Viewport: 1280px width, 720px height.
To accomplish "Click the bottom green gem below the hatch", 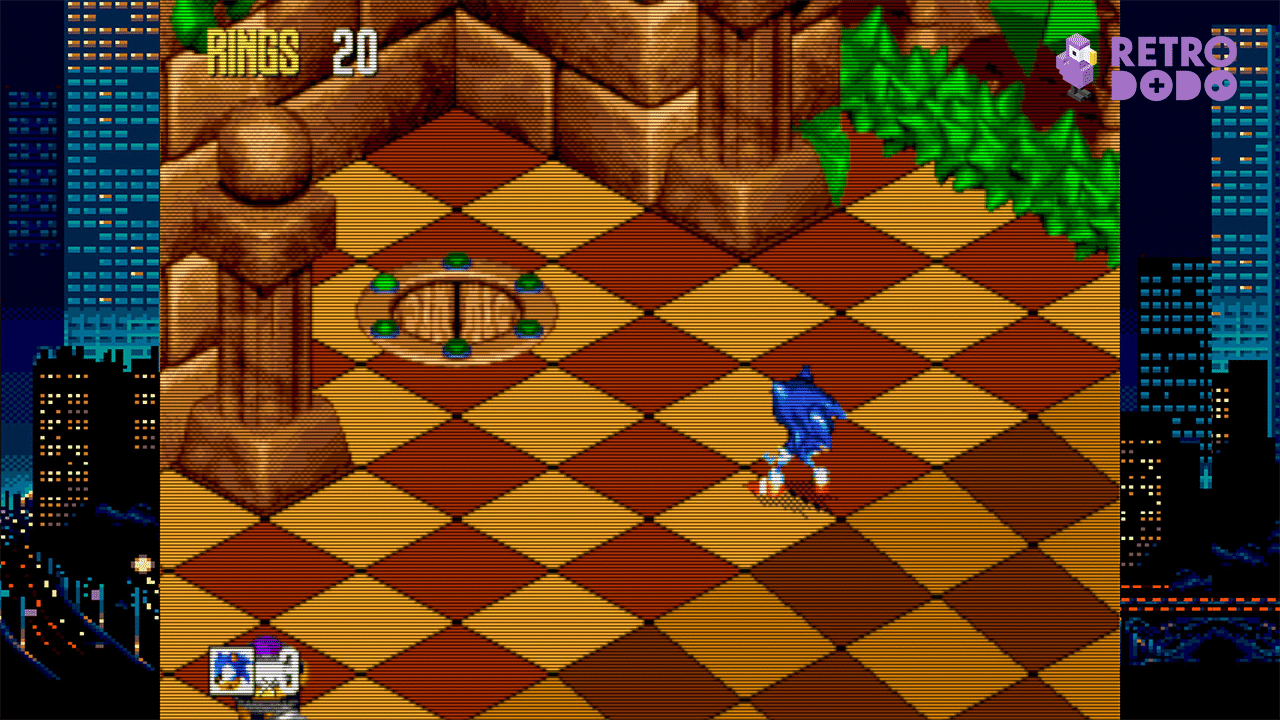I will click(x=456, y=348).
